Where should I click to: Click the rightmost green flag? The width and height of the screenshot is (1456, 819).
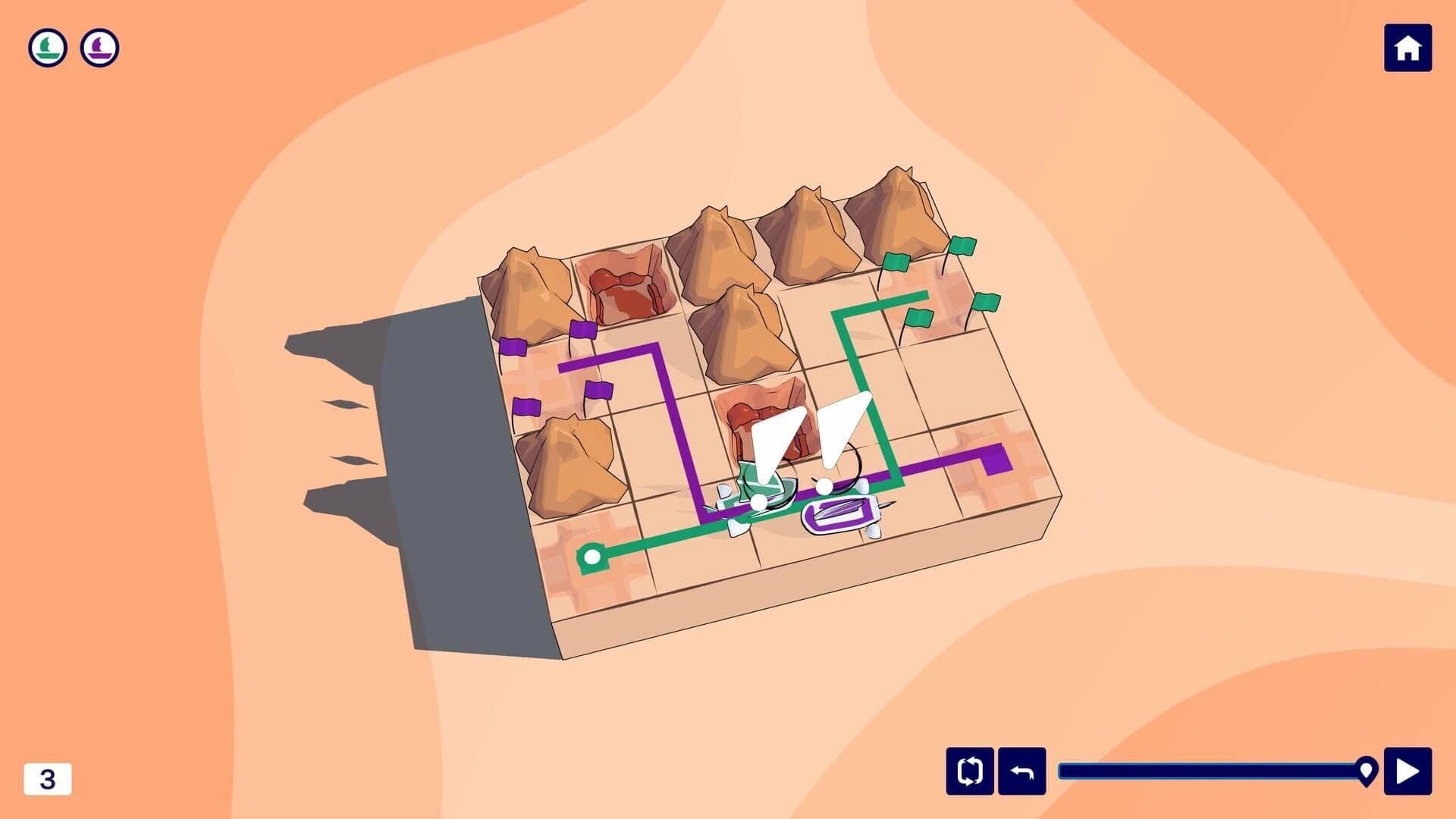tap(986, 303)
